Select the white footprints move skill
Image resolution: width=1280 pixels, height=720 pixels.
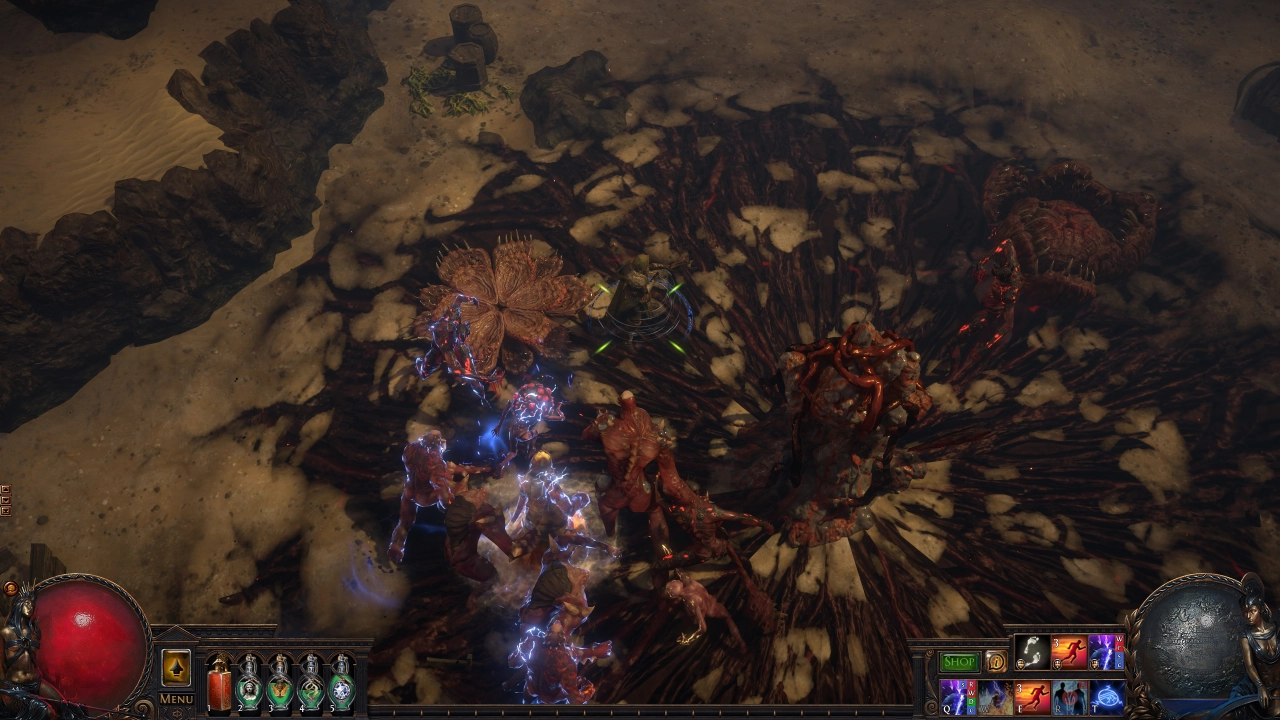click(x=1032, y=653)
